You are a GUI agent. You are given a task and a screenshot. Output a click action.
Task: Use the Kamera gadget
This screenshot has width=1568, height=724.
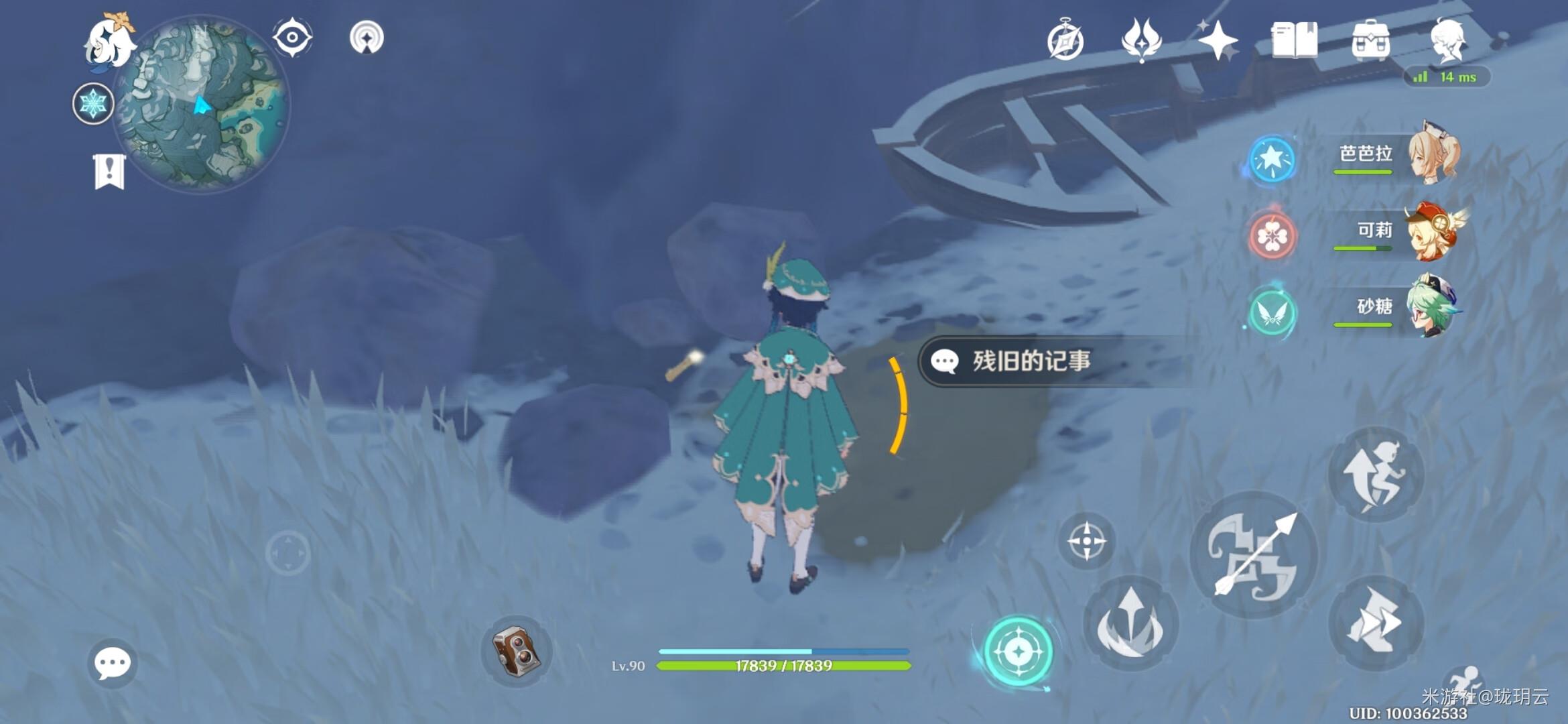516,650
